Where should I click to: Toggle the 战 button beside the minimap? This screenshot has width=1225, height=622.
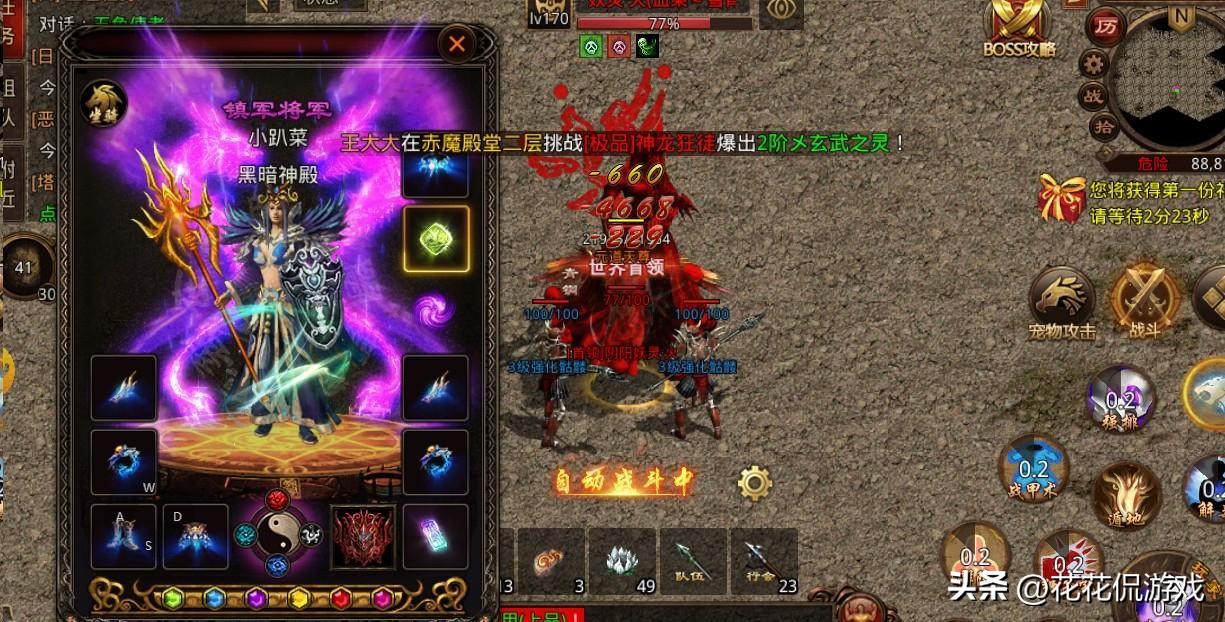(x=1094, y=95)
